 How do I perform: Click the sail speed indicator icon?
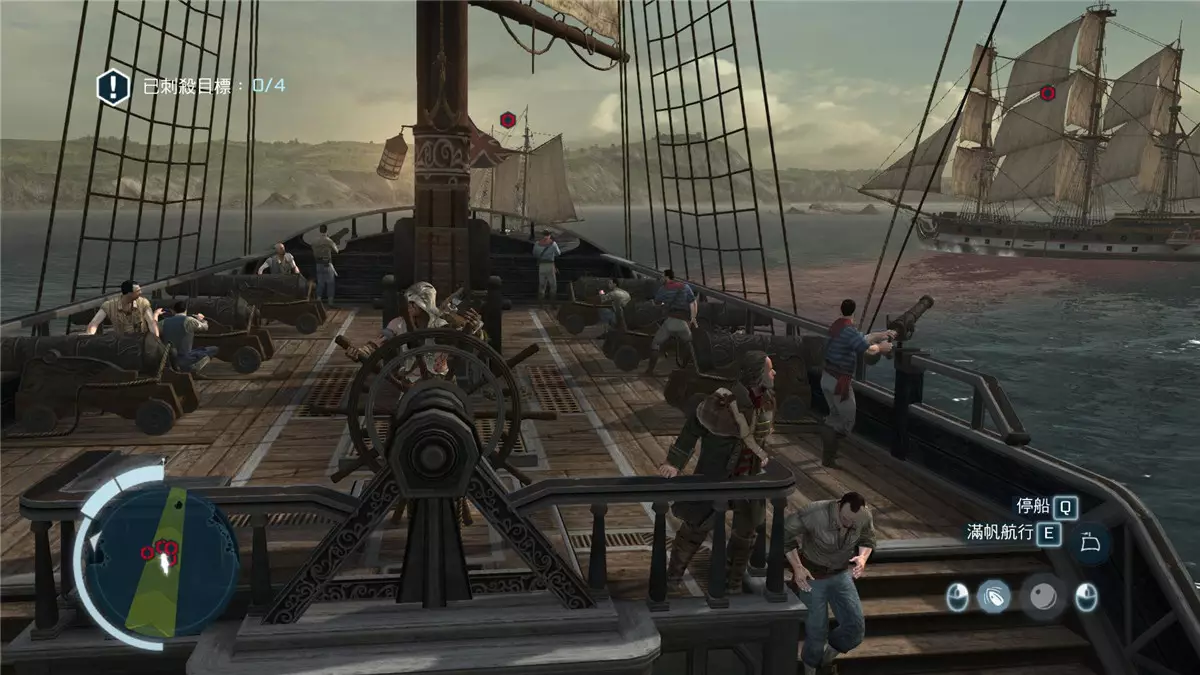tap(1089, 544)
